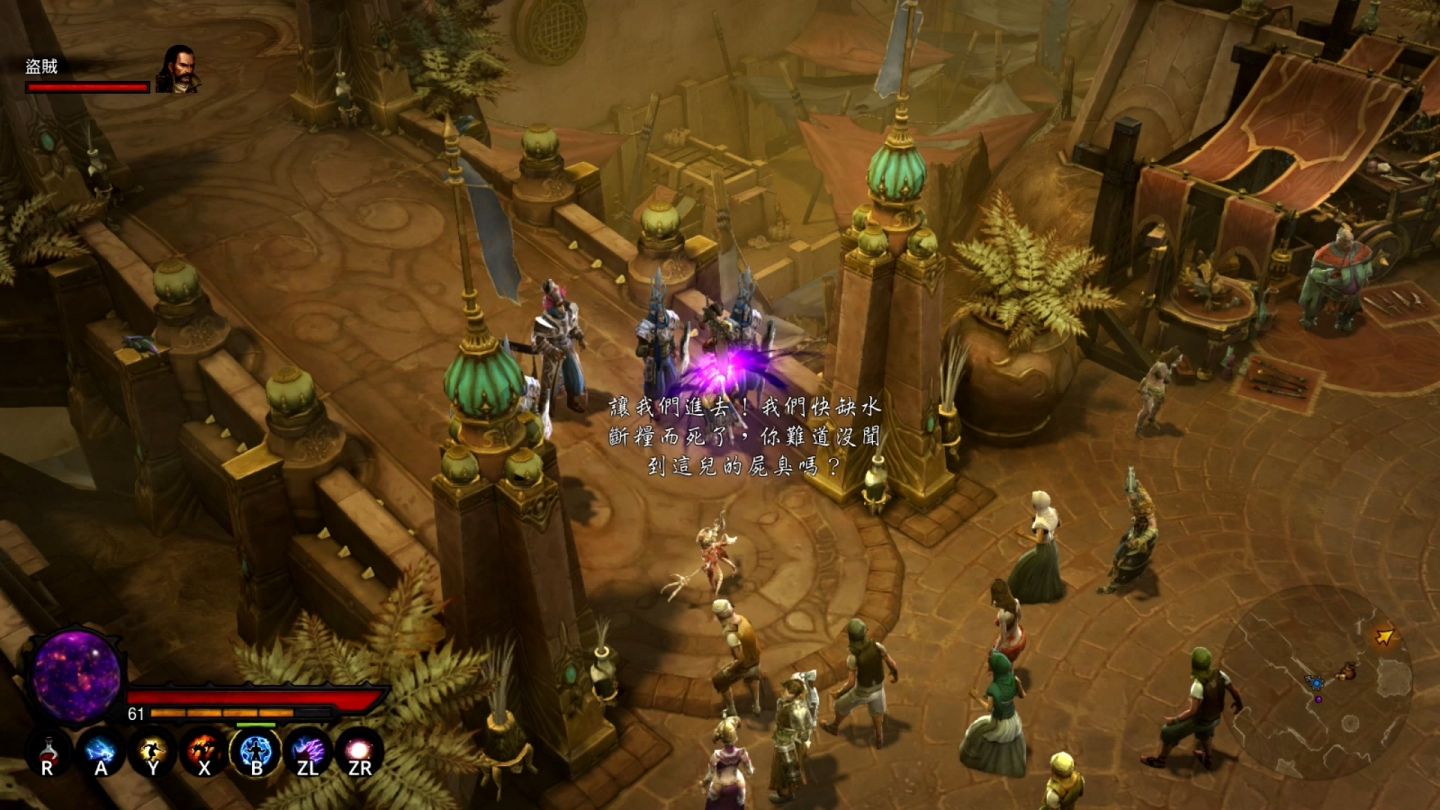Trigger the golden leaping figure skill

click(152, 750)
